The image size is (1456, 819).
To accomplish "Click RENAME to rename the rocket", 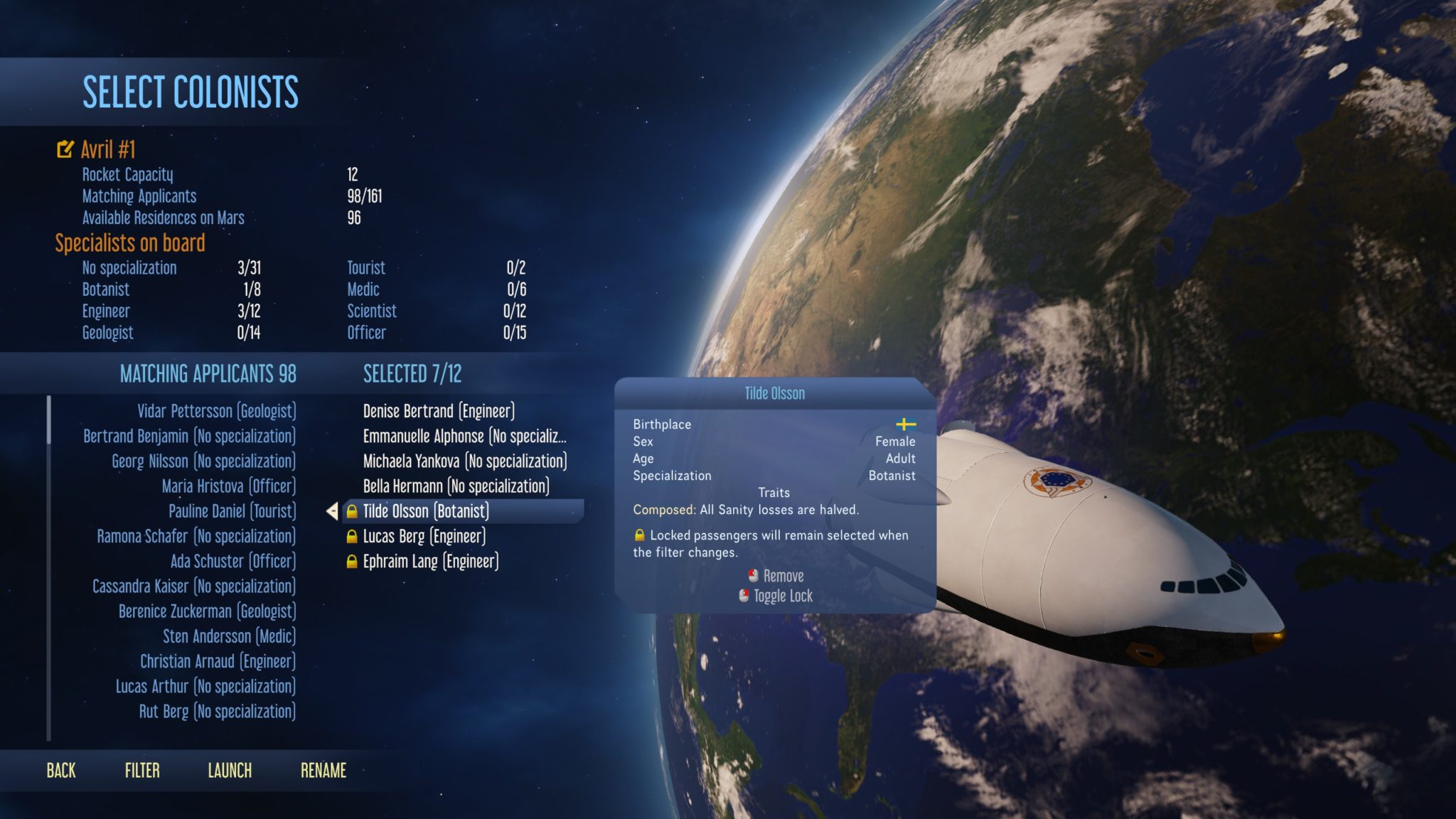I will [323, 771].
